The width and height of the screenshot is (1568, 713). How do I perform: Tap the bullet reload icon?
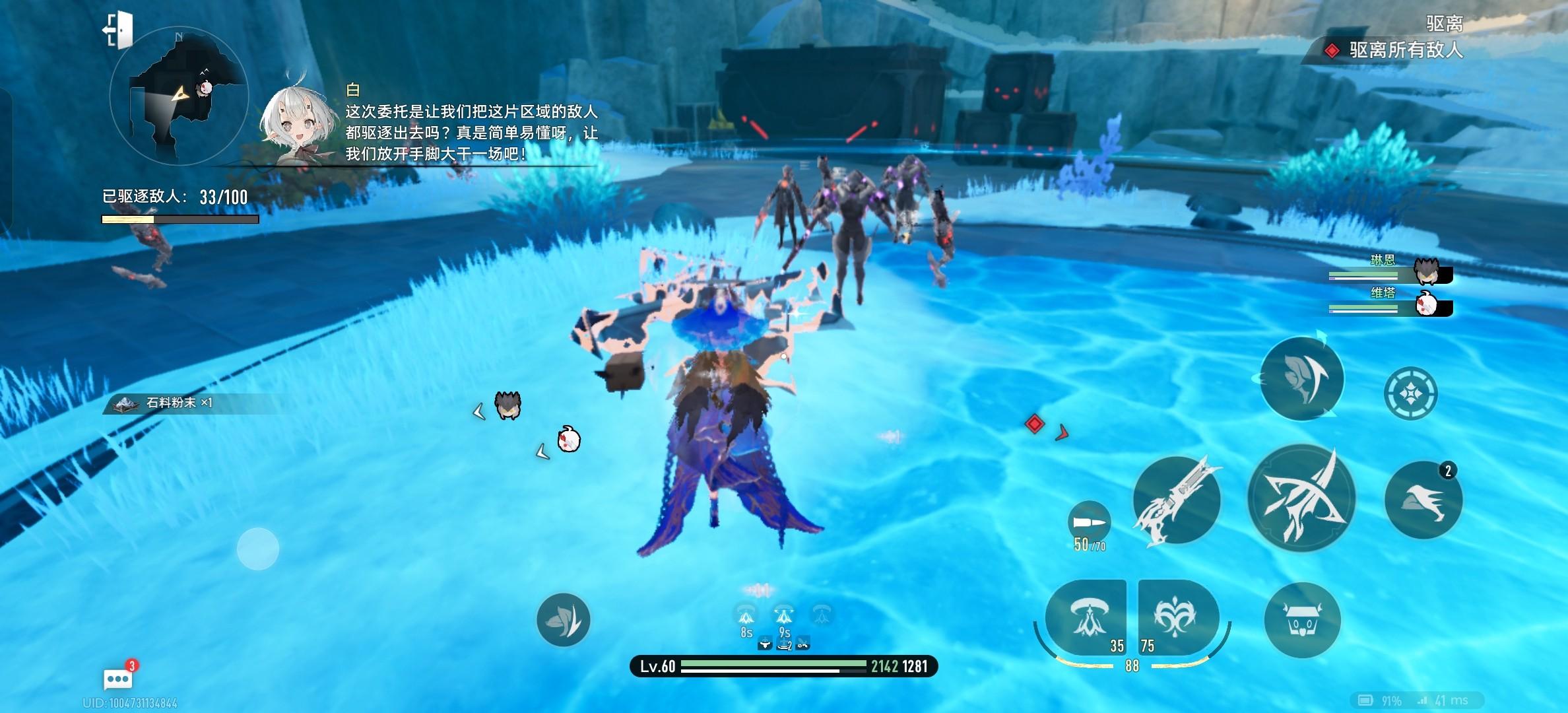pos(1089,523)
